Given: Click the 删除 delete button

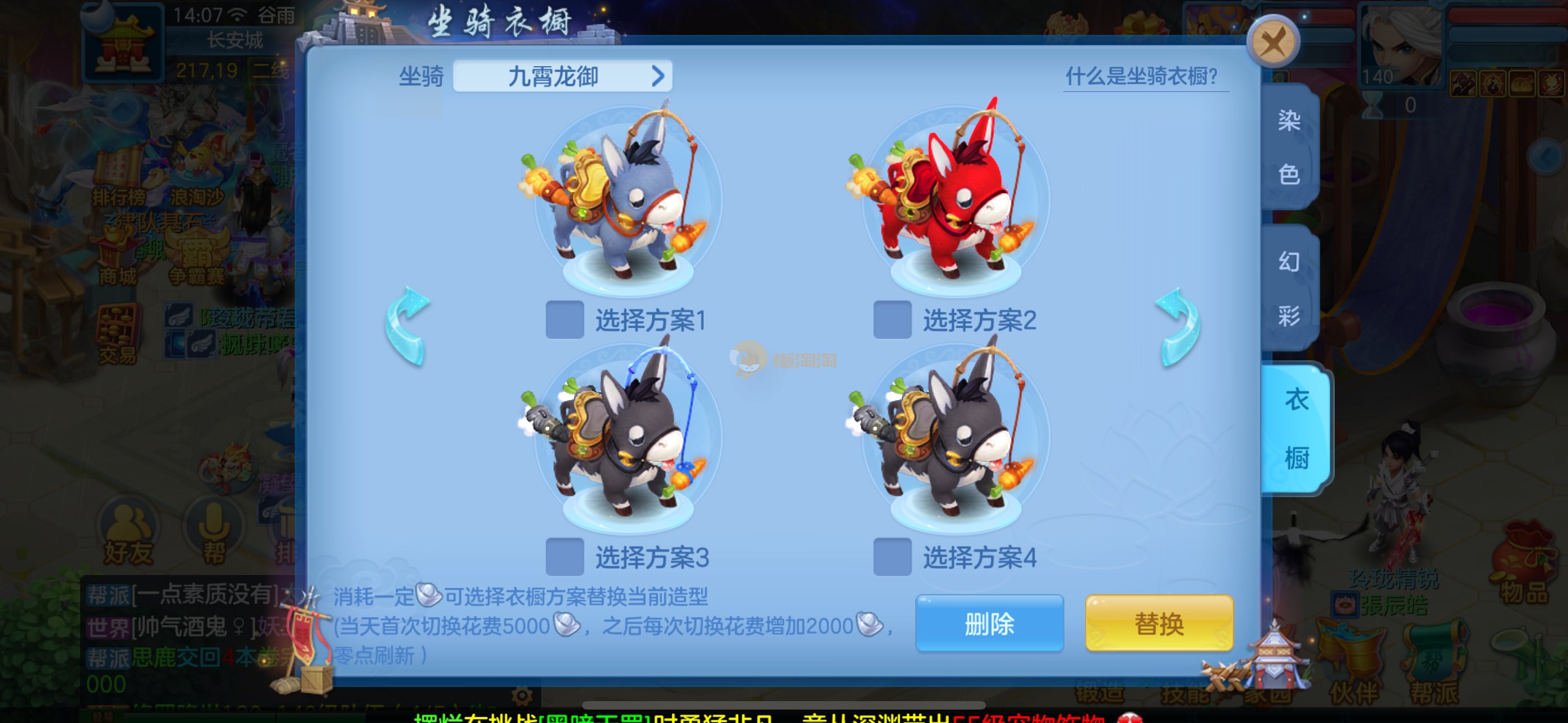Looking at the screenshot, I should [x=989, y=623].
